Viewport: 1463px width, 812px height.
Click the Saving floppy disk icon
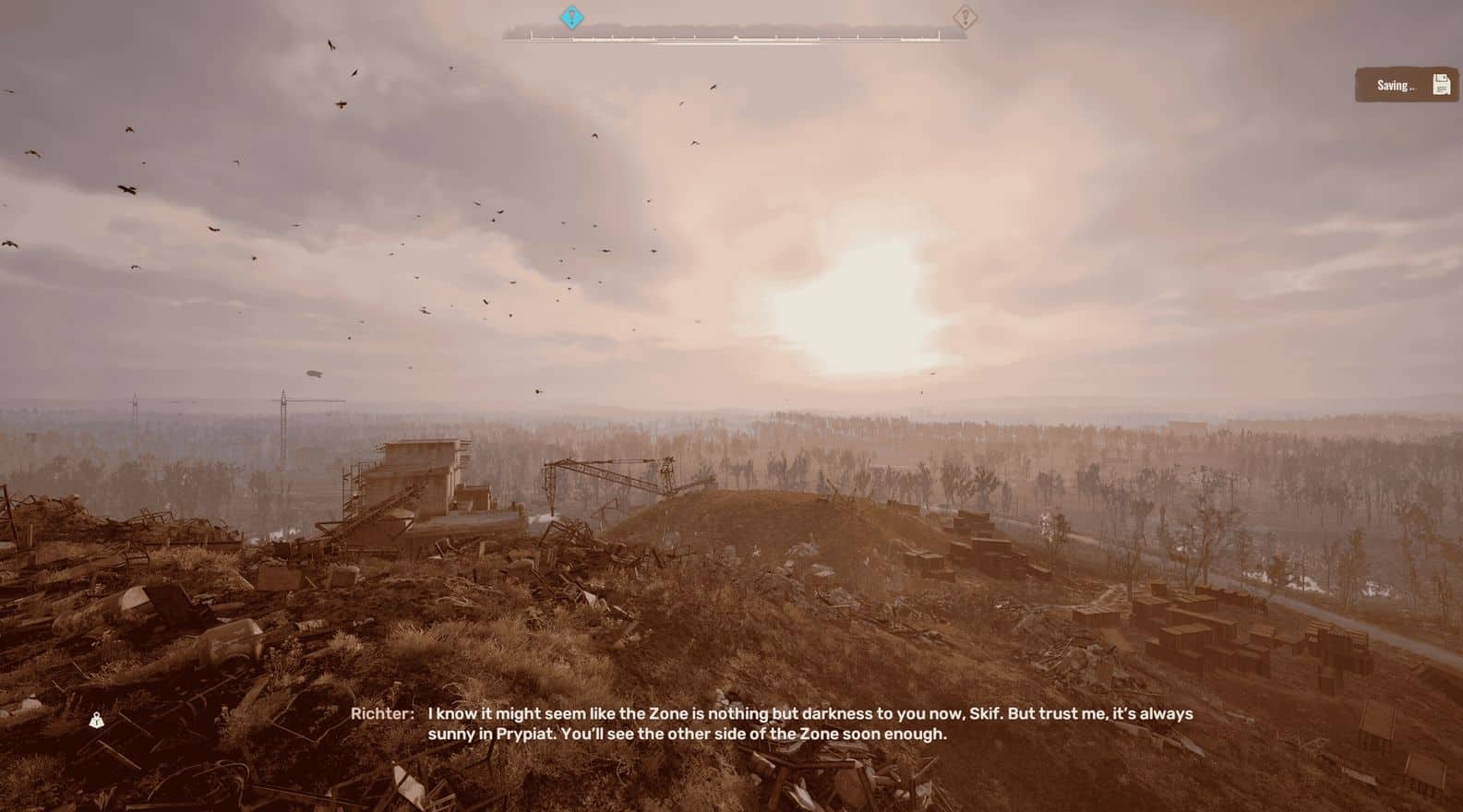(x=1441, y=85)
